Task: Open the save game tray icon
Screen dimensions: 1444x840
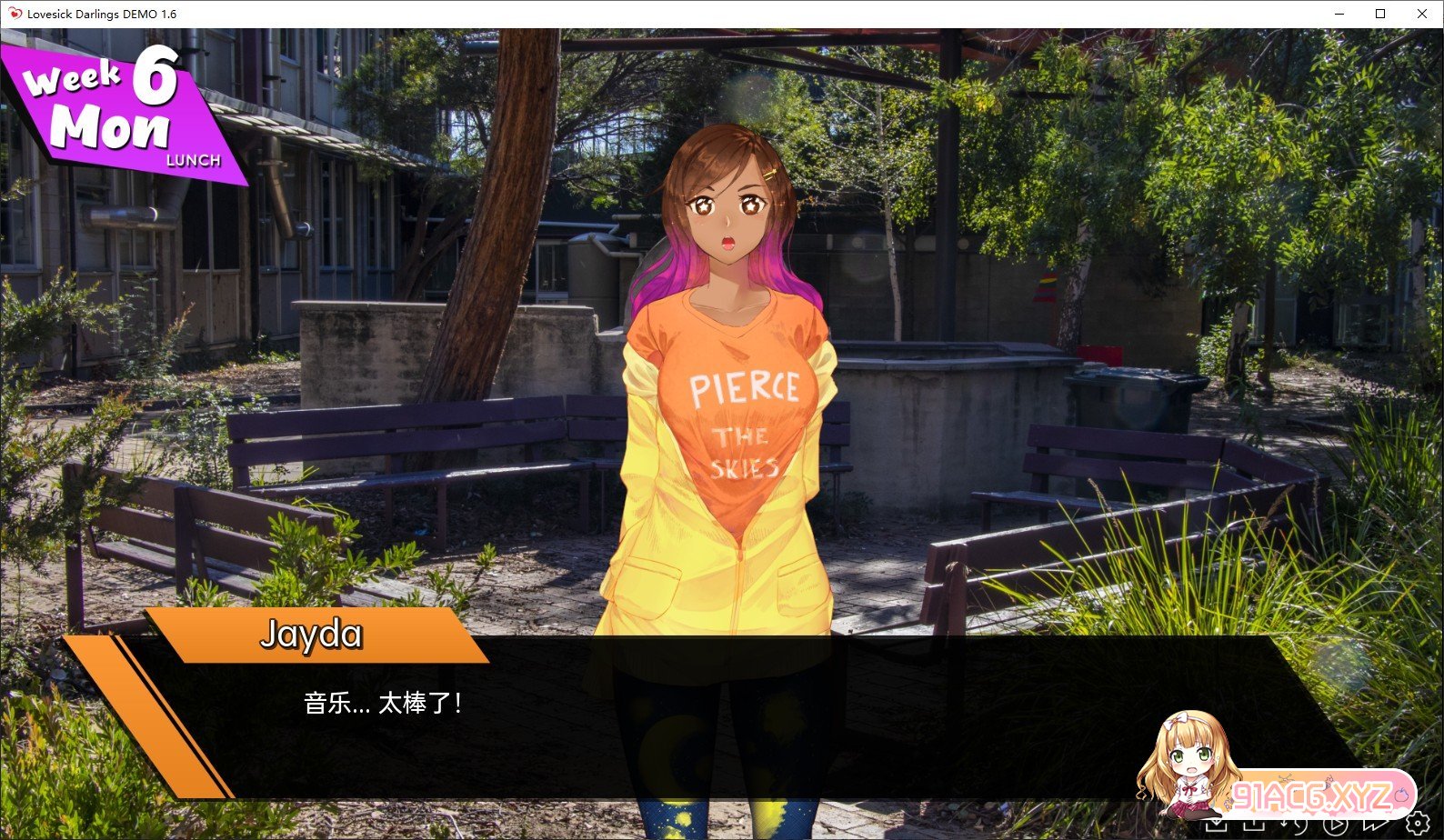Action: click(1216, 825)
